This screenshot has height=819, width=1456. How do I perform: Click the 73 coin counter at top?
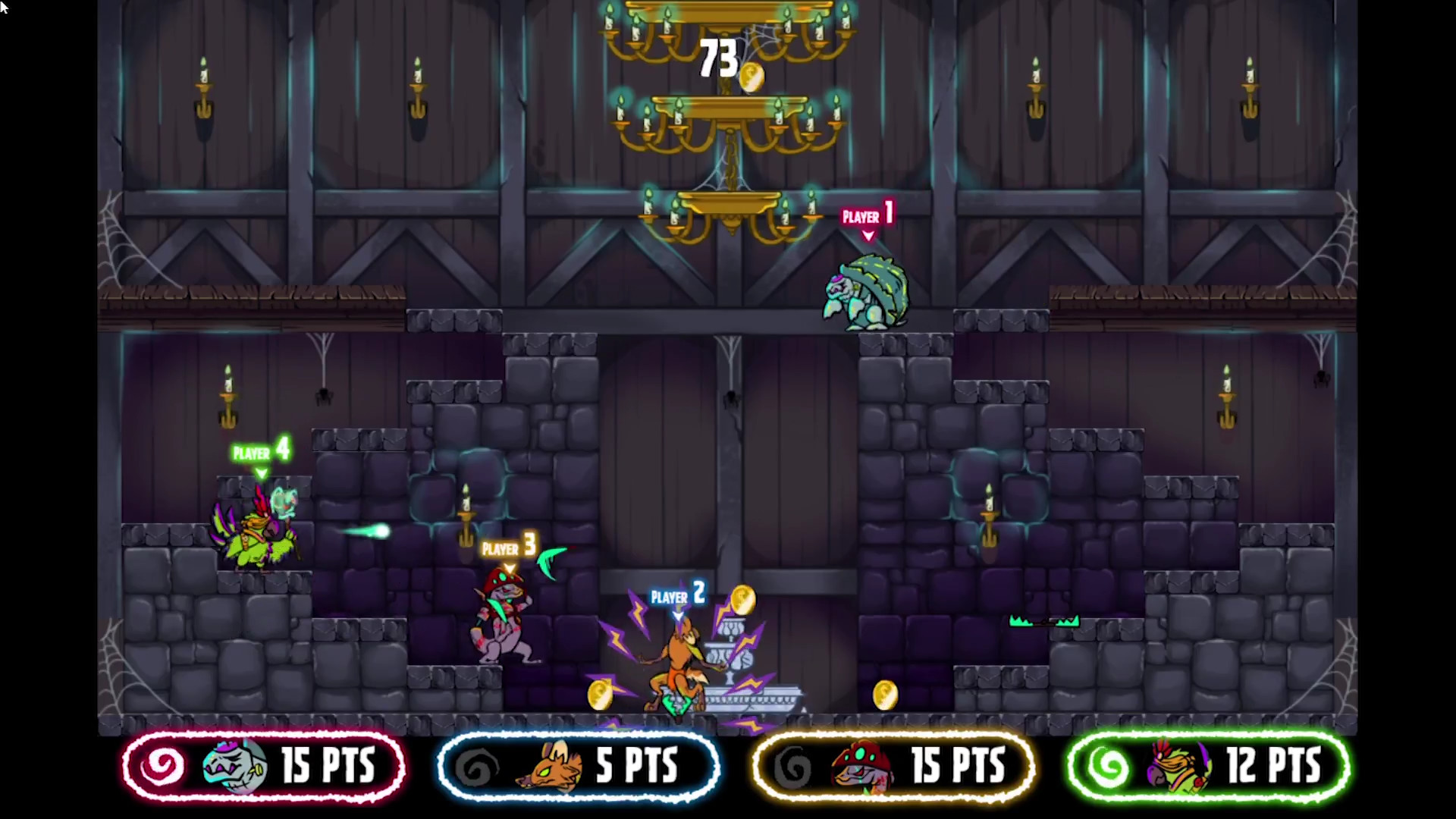pyautogui.click(x=719, y=59)
